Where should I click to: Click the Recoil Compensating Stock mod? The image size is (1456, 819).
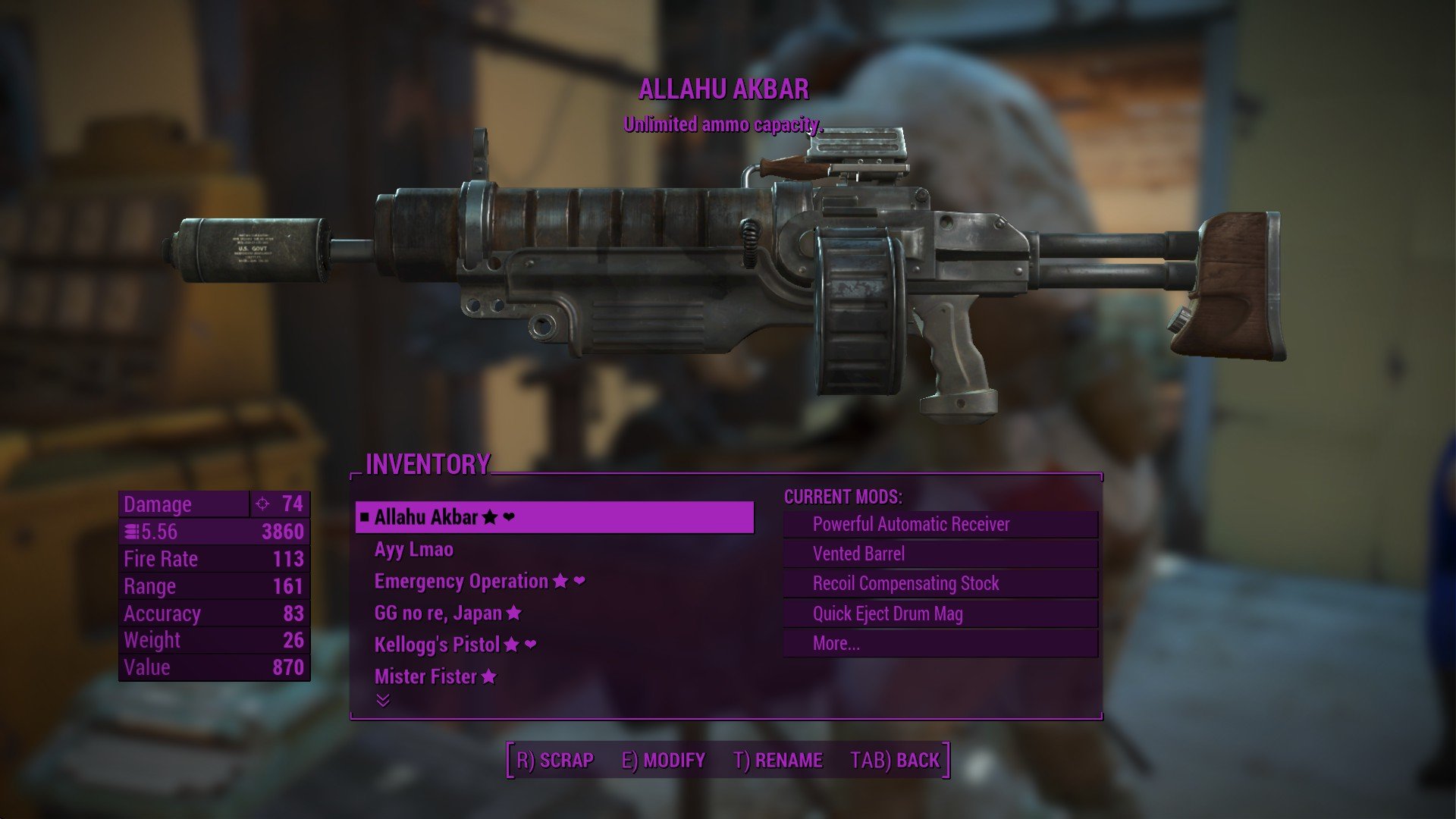(905, 583)
